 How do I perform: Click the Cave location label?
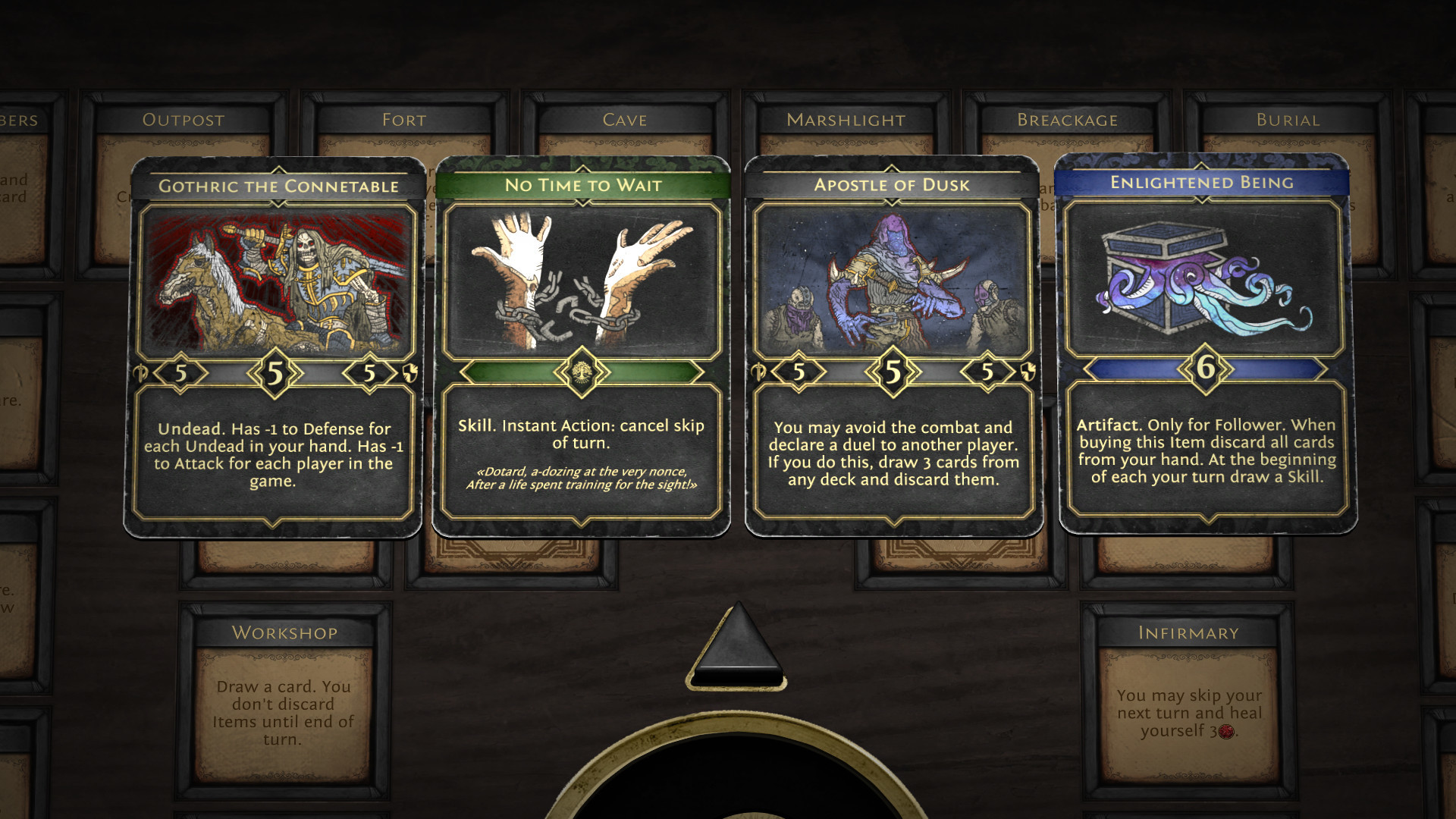[x=624, y=119]
